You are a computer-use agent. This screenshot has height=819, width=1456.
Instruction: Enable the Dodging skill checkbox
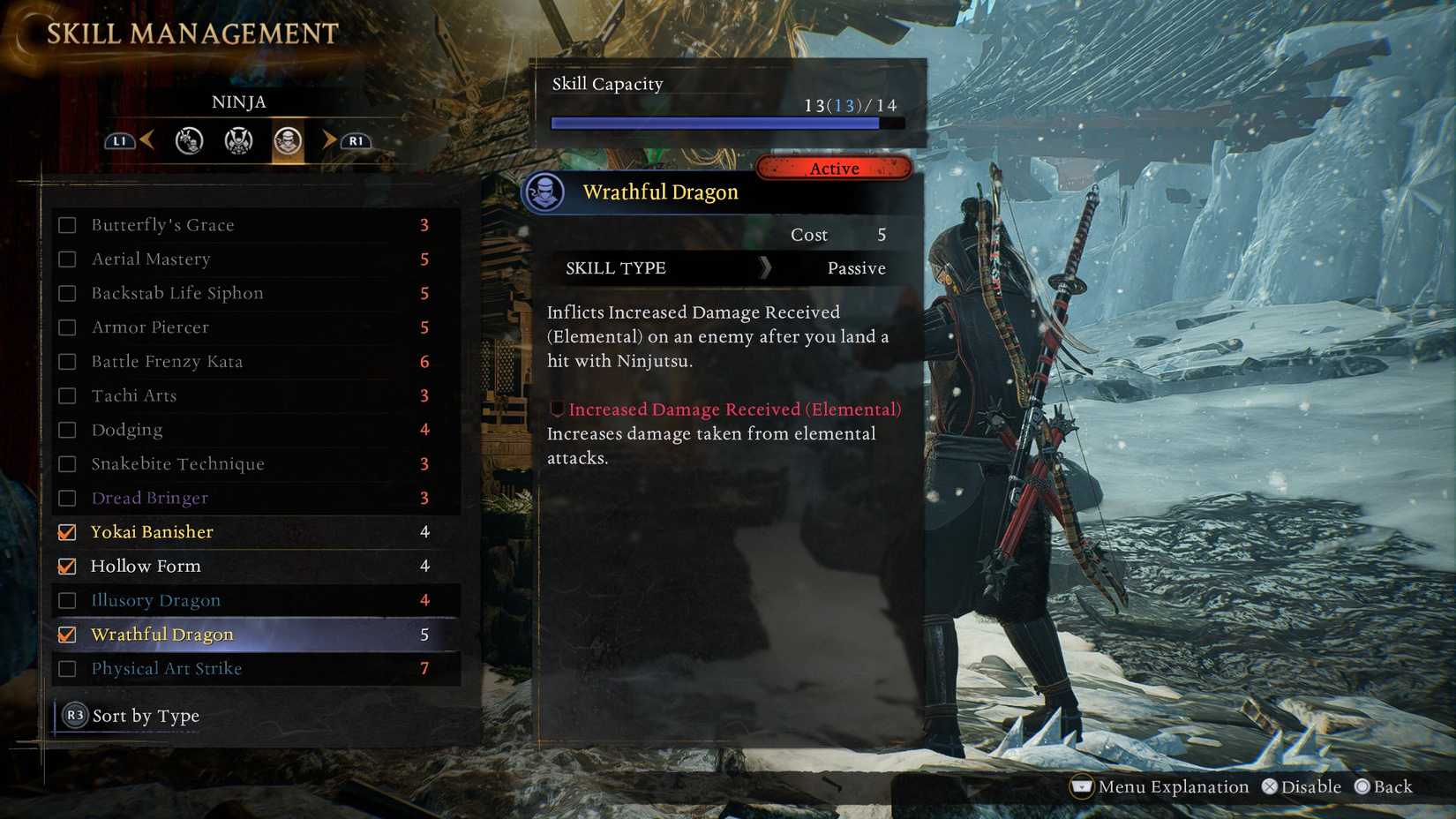coord(67,430)
